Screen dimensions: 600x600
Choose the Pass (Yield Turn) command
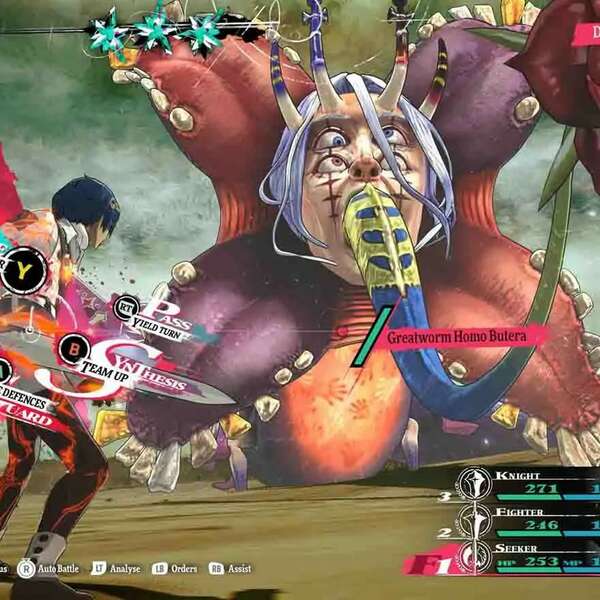coord(160,314)
